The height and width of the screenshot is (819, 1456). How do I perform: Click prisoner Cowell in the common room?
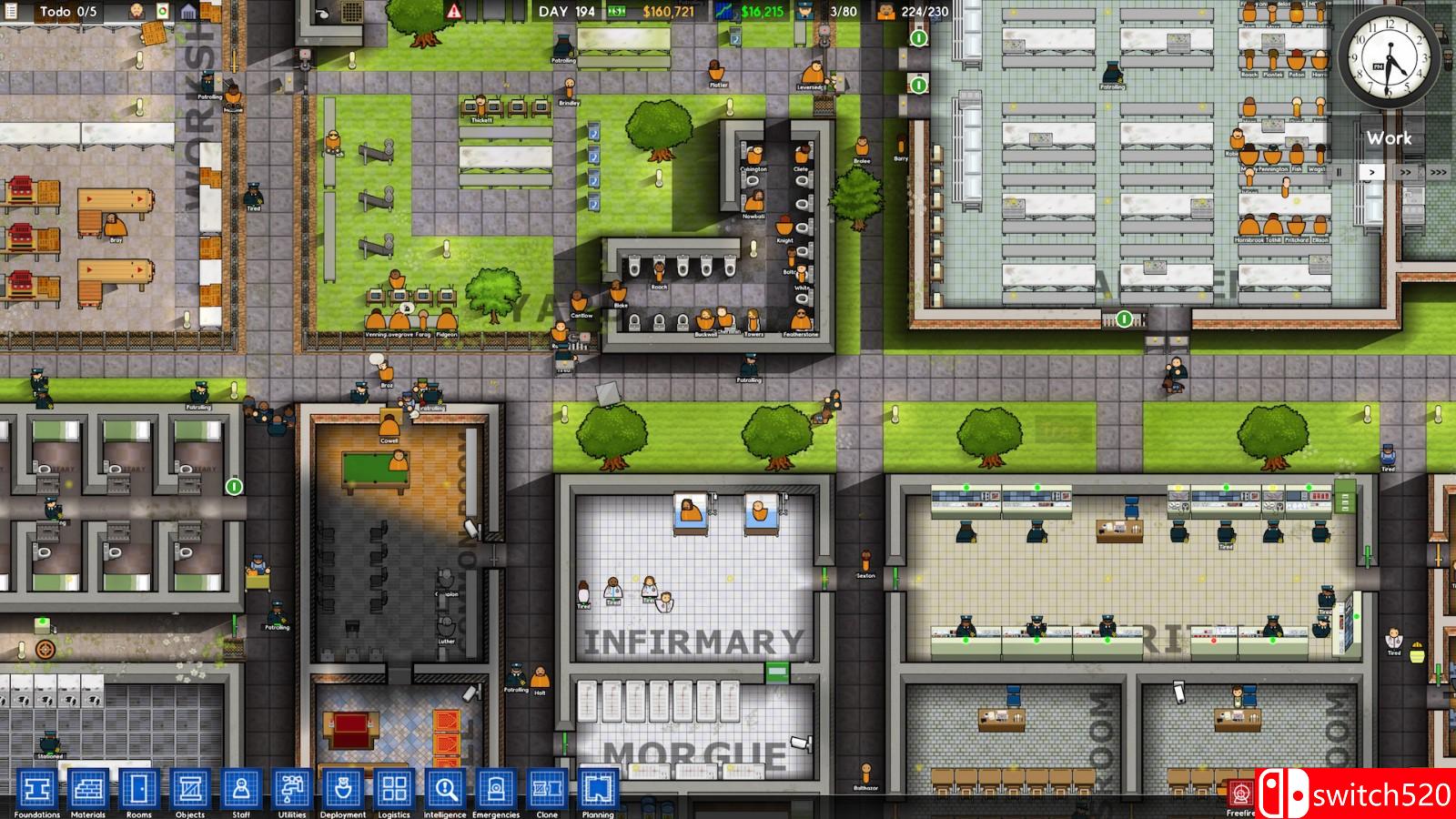point(391,426)
